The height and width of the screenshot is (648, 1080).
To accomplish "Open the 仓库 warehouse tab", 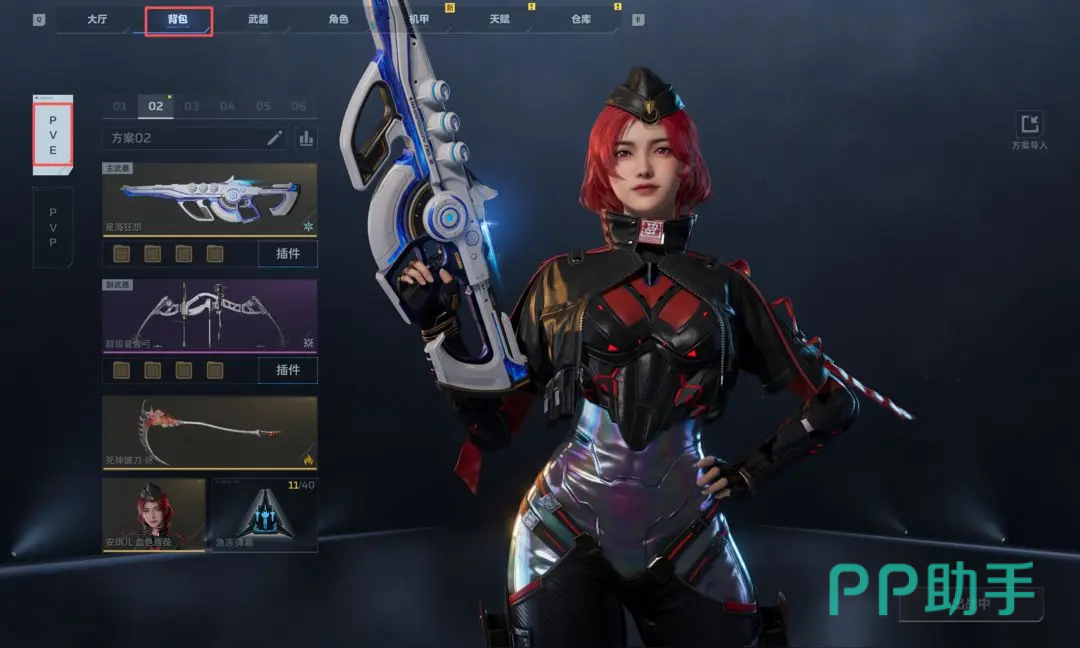I will (x=580, y=20).
